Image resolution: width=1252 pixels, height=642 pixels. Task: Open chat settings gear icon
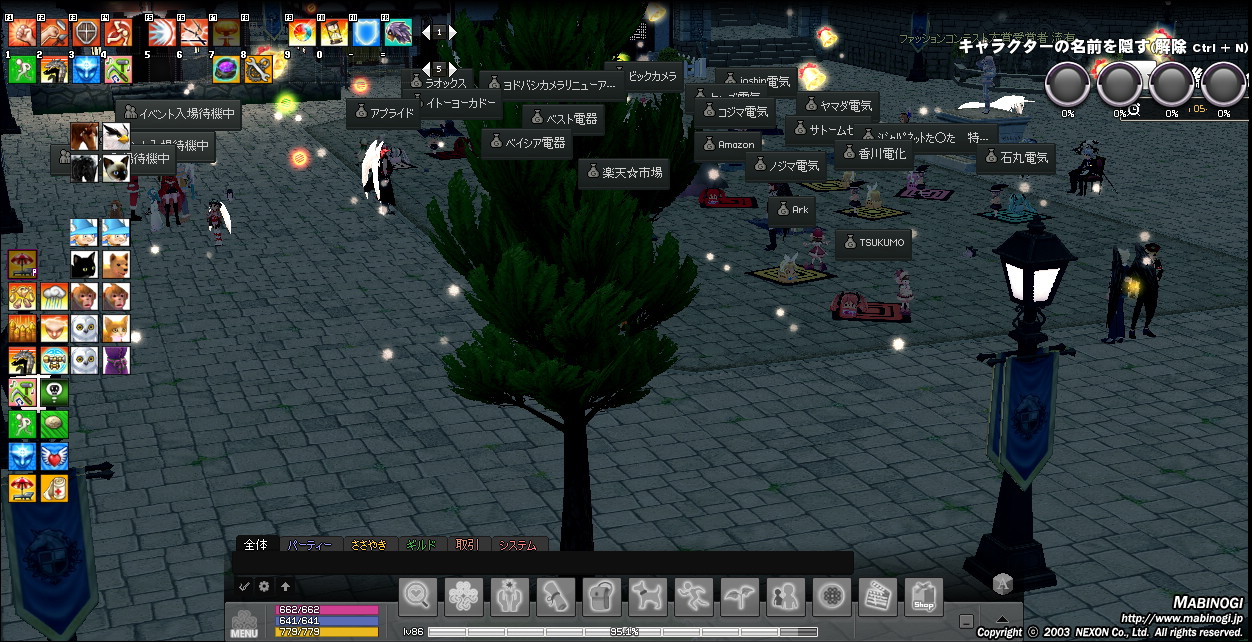click(265, 587)
